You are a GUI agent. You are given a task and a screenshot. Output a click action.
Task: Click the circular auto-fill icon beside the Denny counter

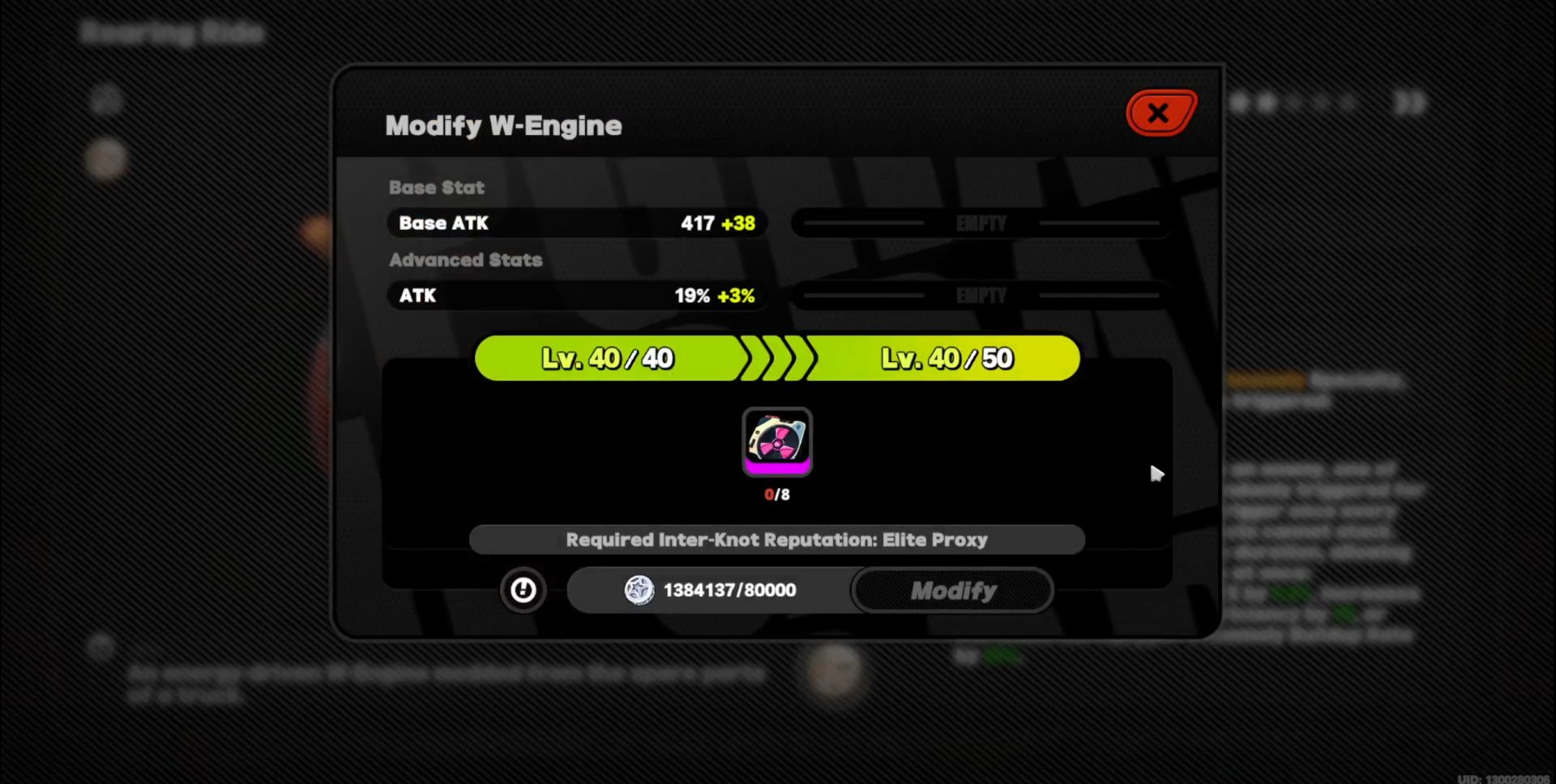pyautogui.click(x=524, y=590)
